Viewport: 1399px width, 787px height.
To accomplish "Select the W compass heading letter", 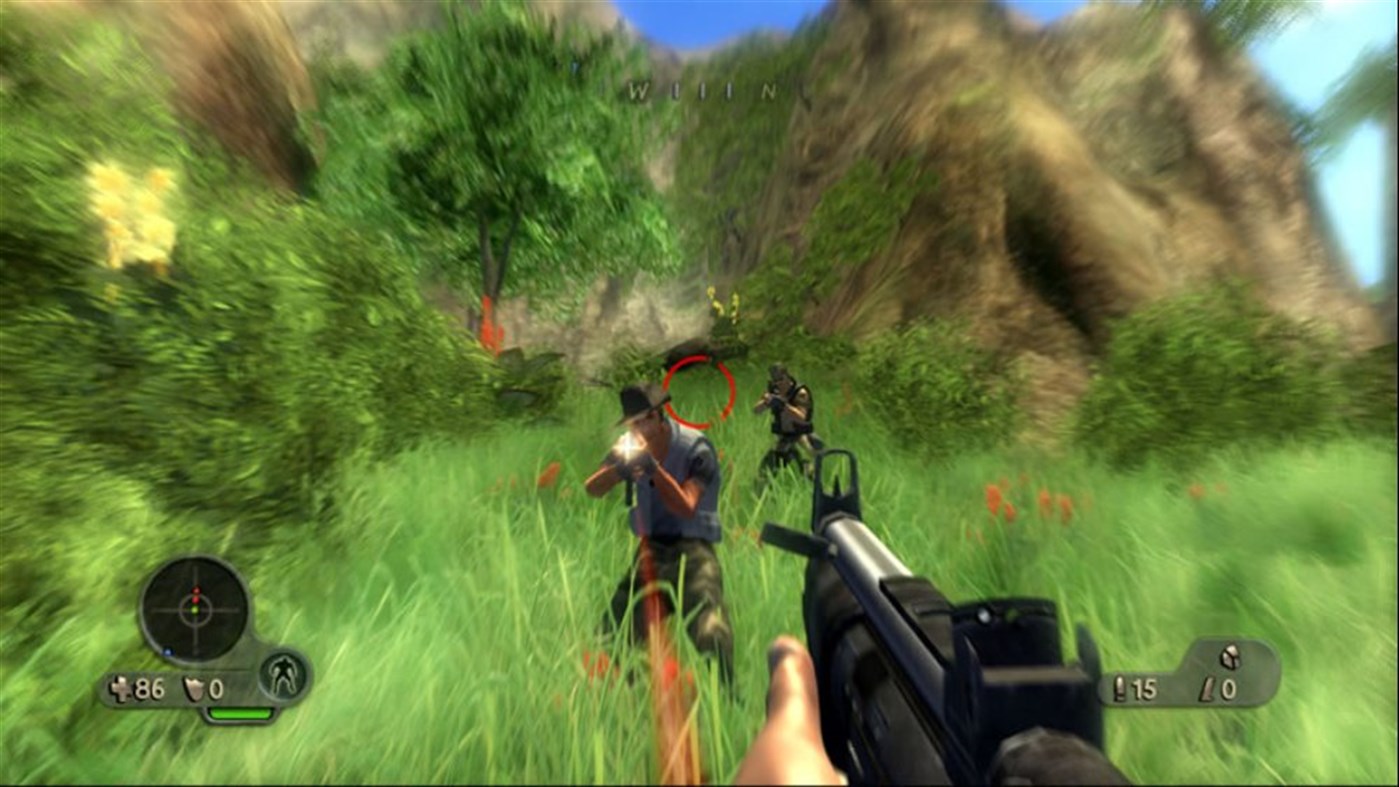I will 638,90.
